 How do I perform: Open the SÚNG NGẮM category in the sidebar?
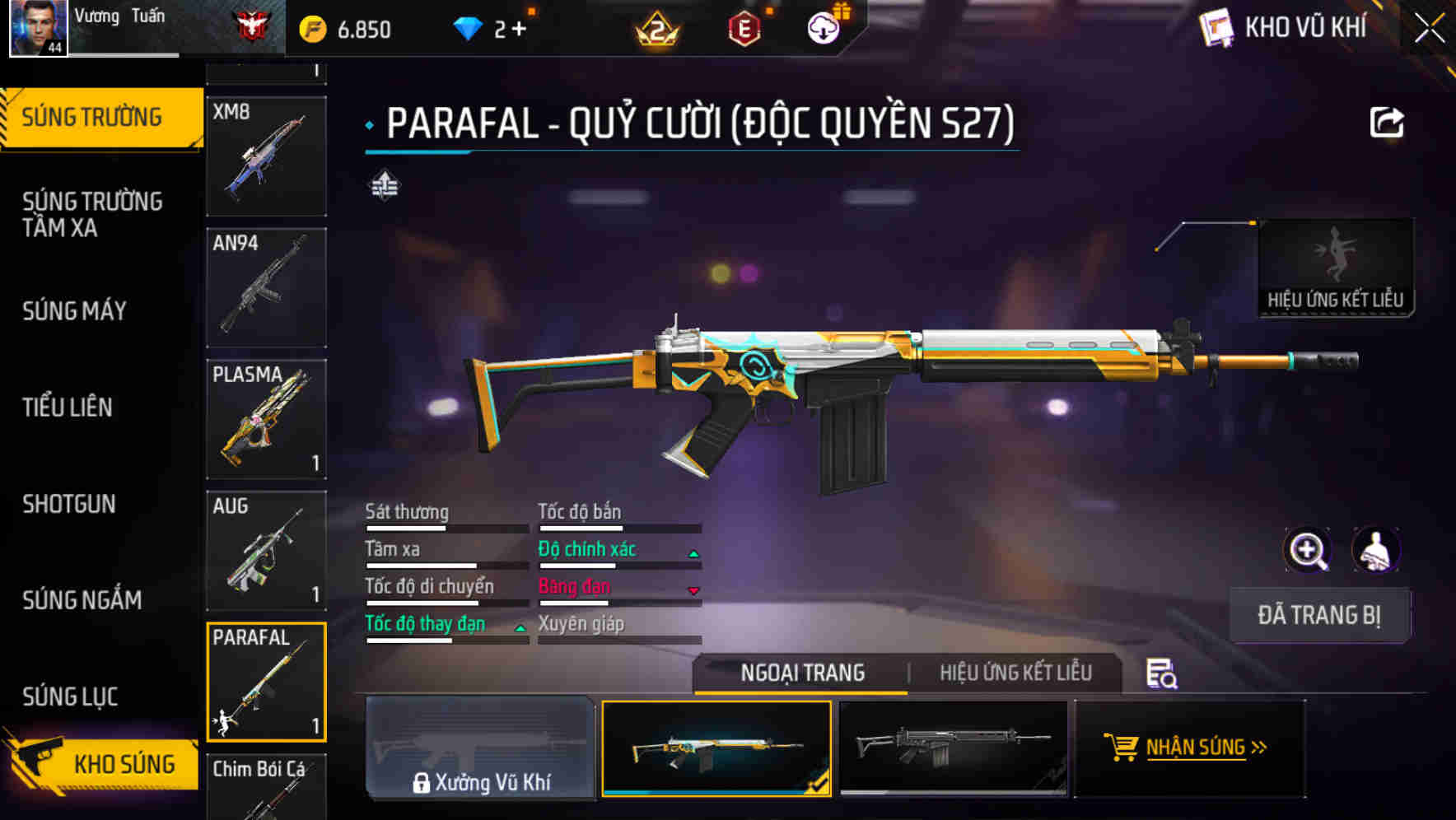[82, 600]
